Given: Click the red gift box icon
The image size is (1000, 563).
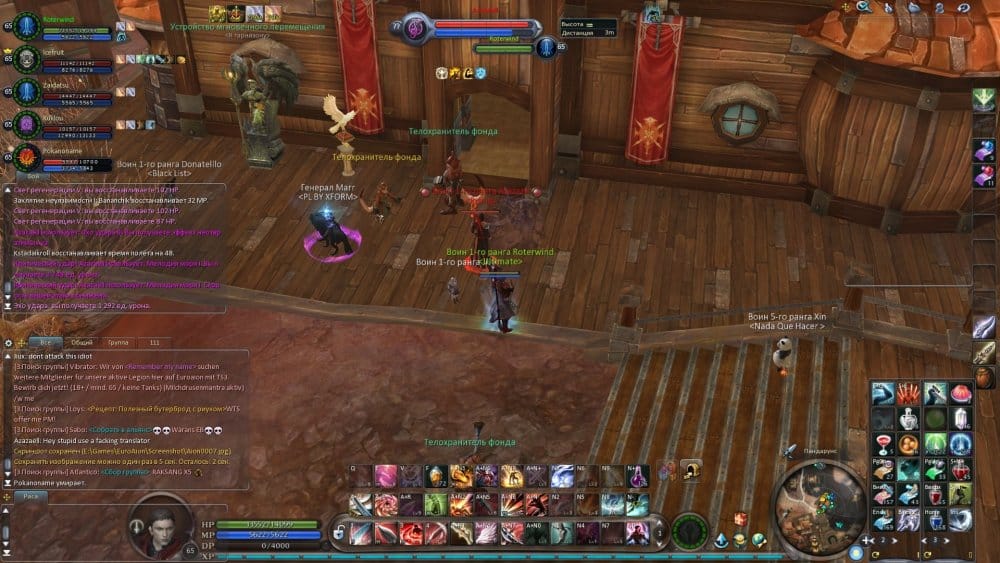Looking at the screenshot, I should click(x=740, y=518).
